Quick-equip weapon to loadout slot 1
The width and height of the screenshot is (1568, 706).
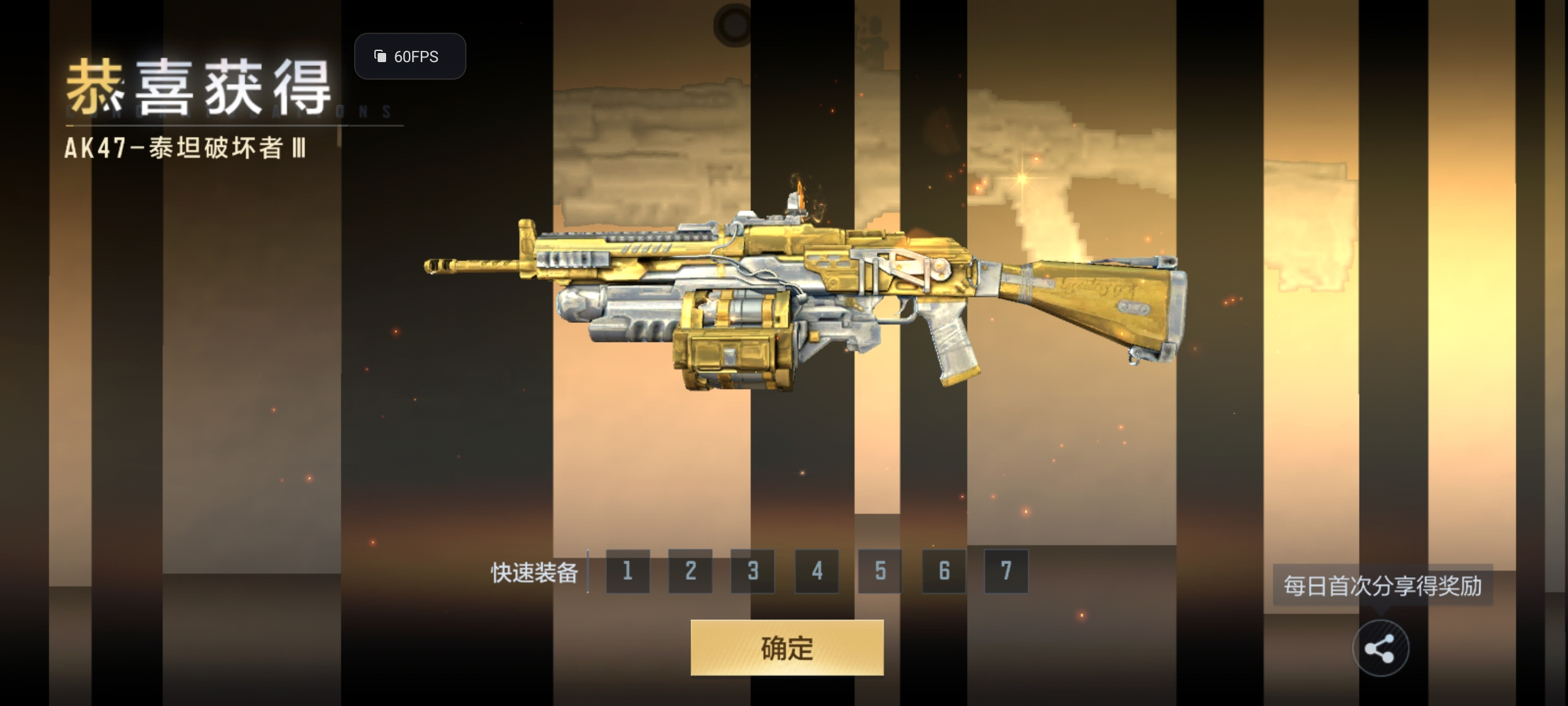click(628, 571)
